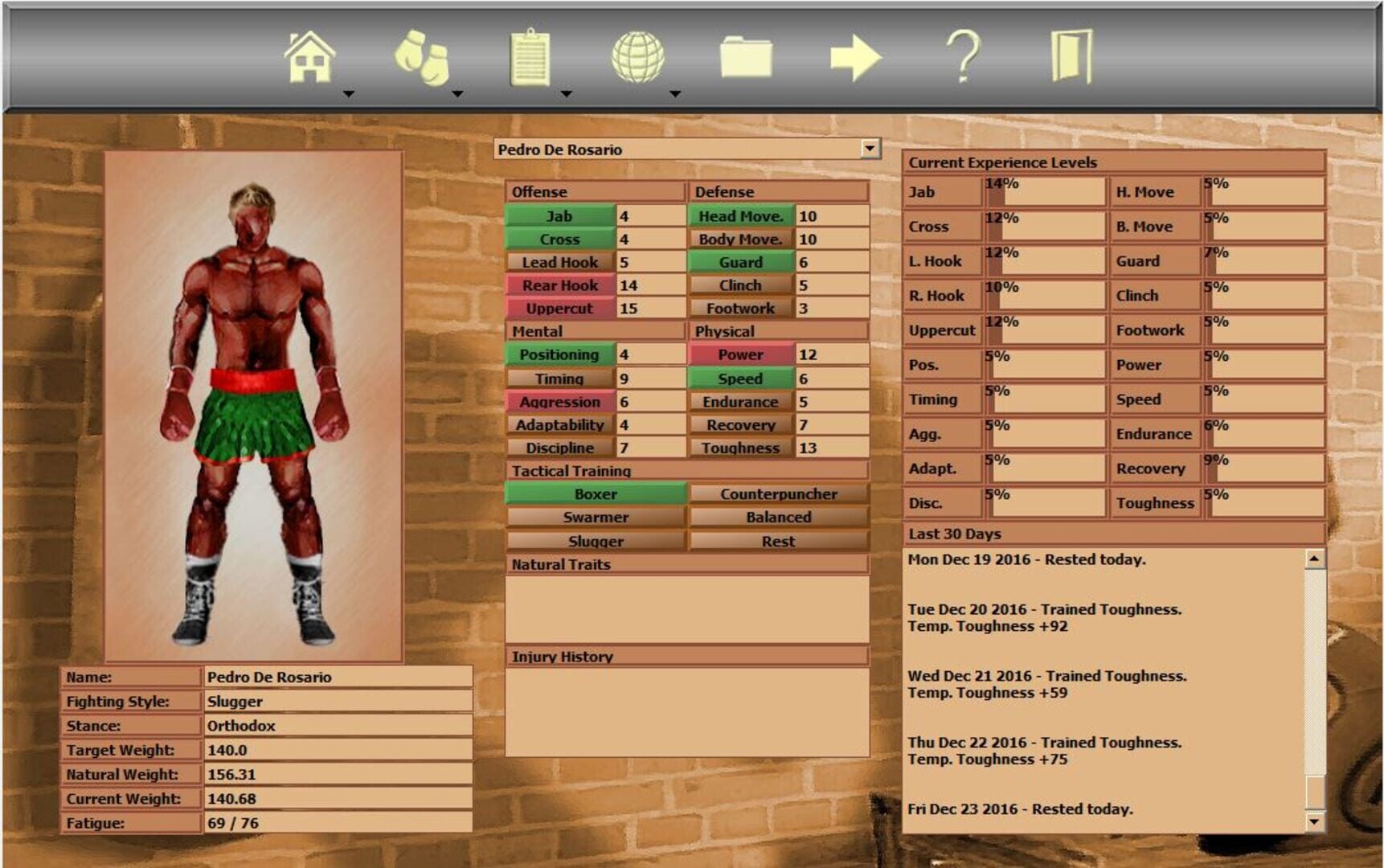
Task: Open help via the question mark icon
Action: (964, 56)
